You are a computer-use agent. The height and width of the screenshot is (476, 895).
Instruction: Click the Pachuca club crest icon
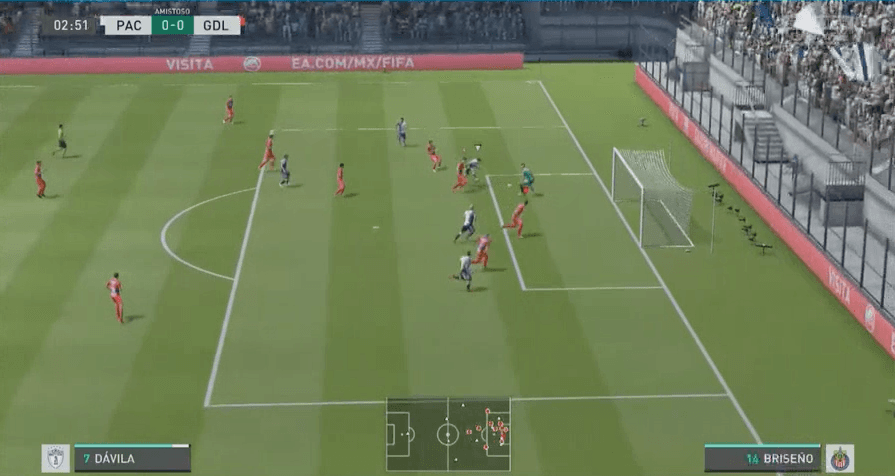(x=55, y=459)
